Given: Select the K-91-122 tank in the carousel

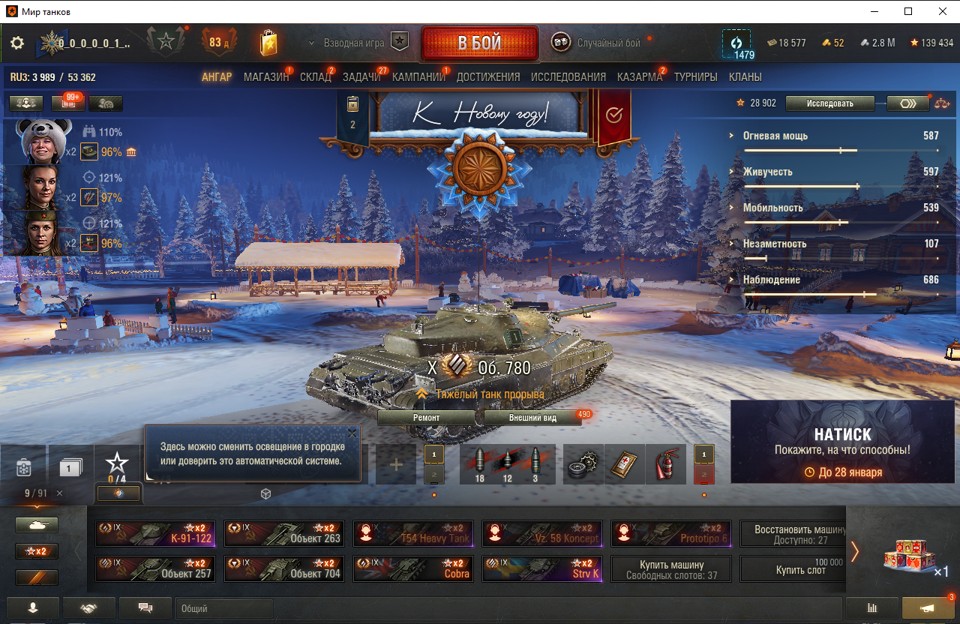Looking at the screenshot, I should click(155, 533).
